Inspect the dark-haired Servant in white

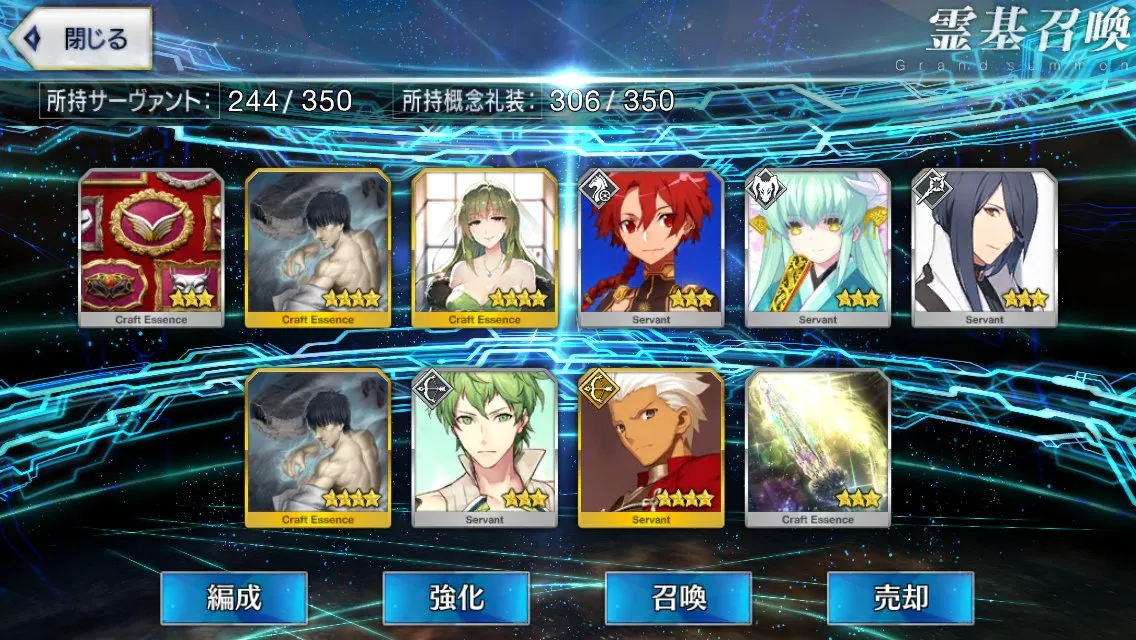pos(984,247)
